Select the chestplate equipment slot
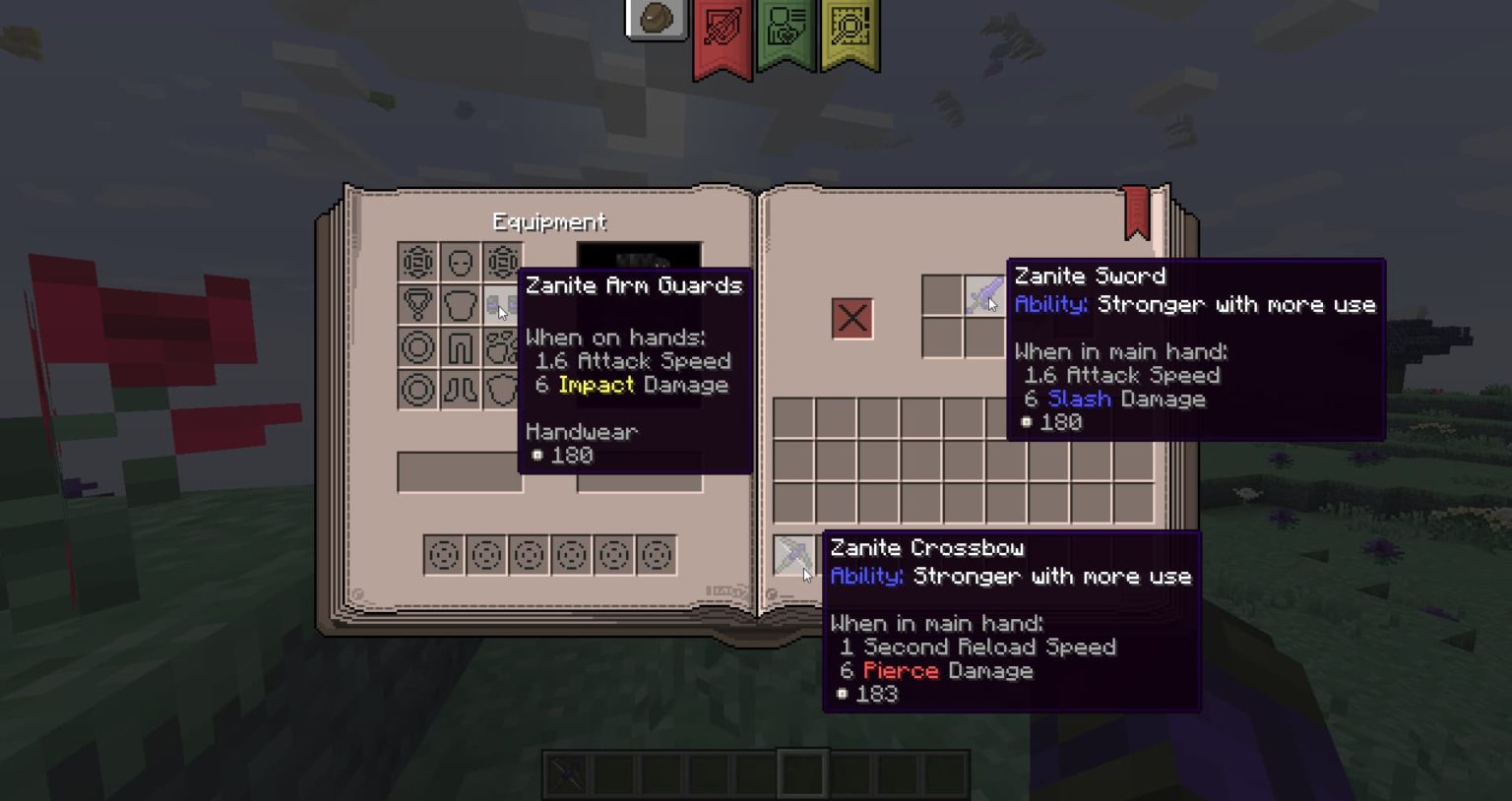 (x=458, y=305)
